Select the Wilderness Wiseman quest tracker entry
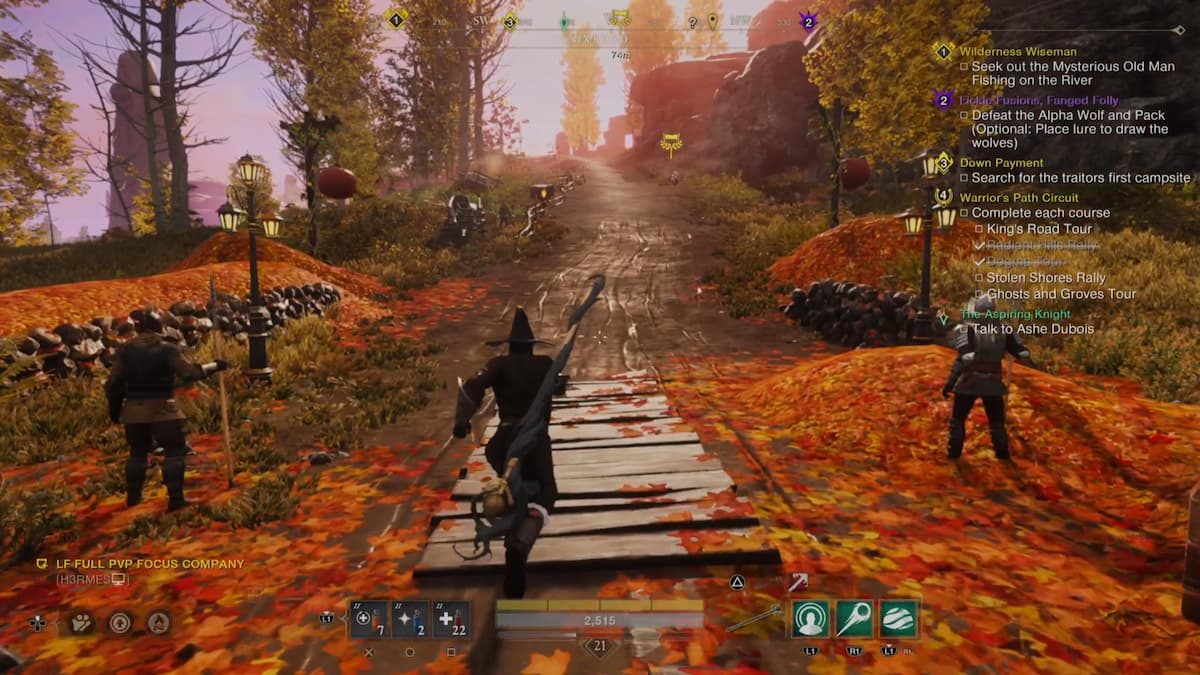 tap(1017, 51)
